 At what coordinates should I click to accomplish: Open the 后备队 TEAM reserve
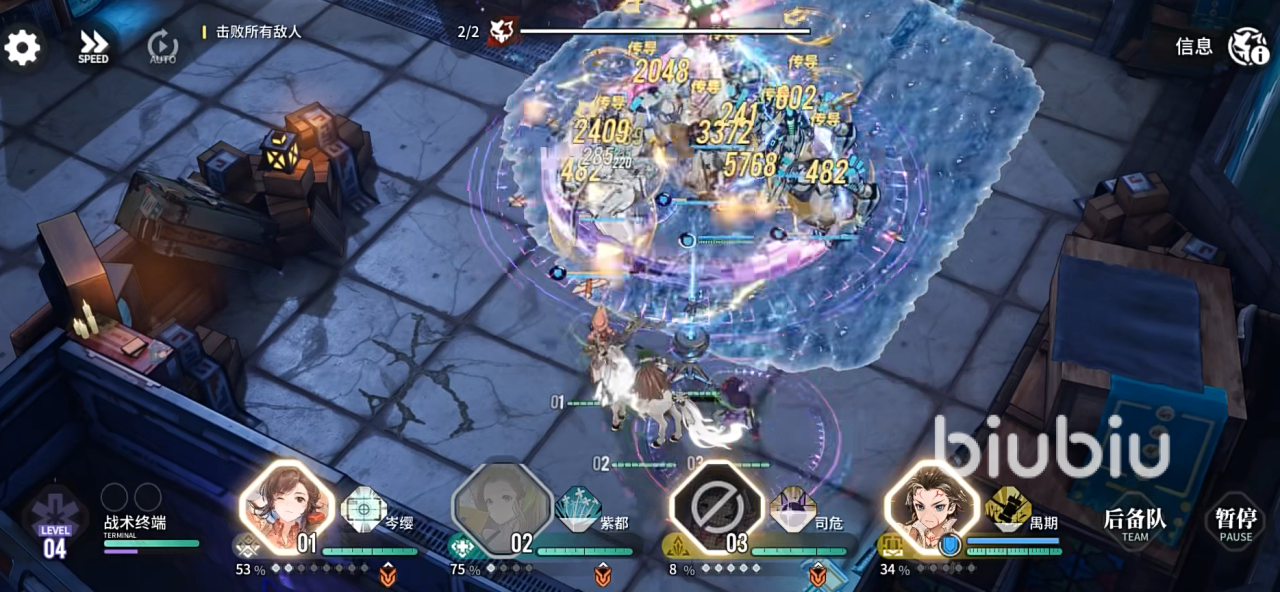(1134, 523)
